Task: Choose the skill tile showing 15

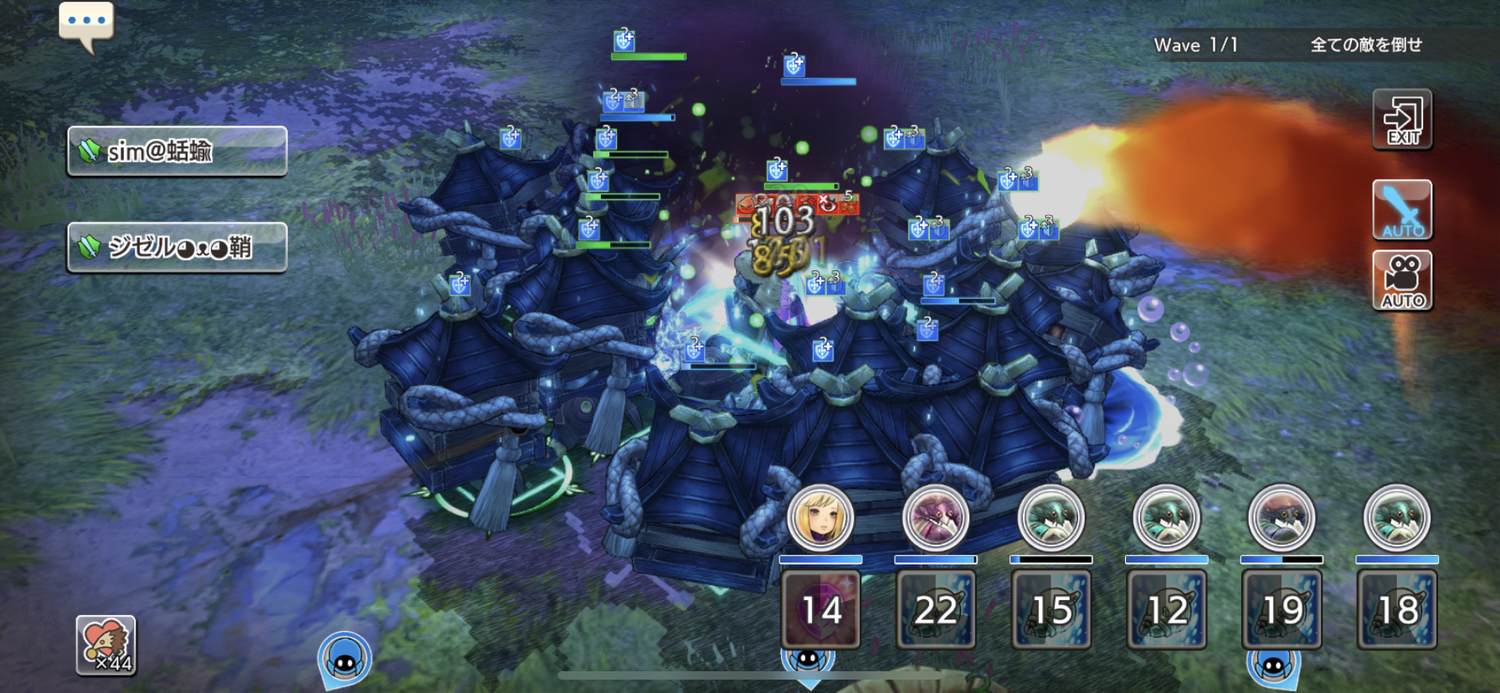Action: [1051, 609]
